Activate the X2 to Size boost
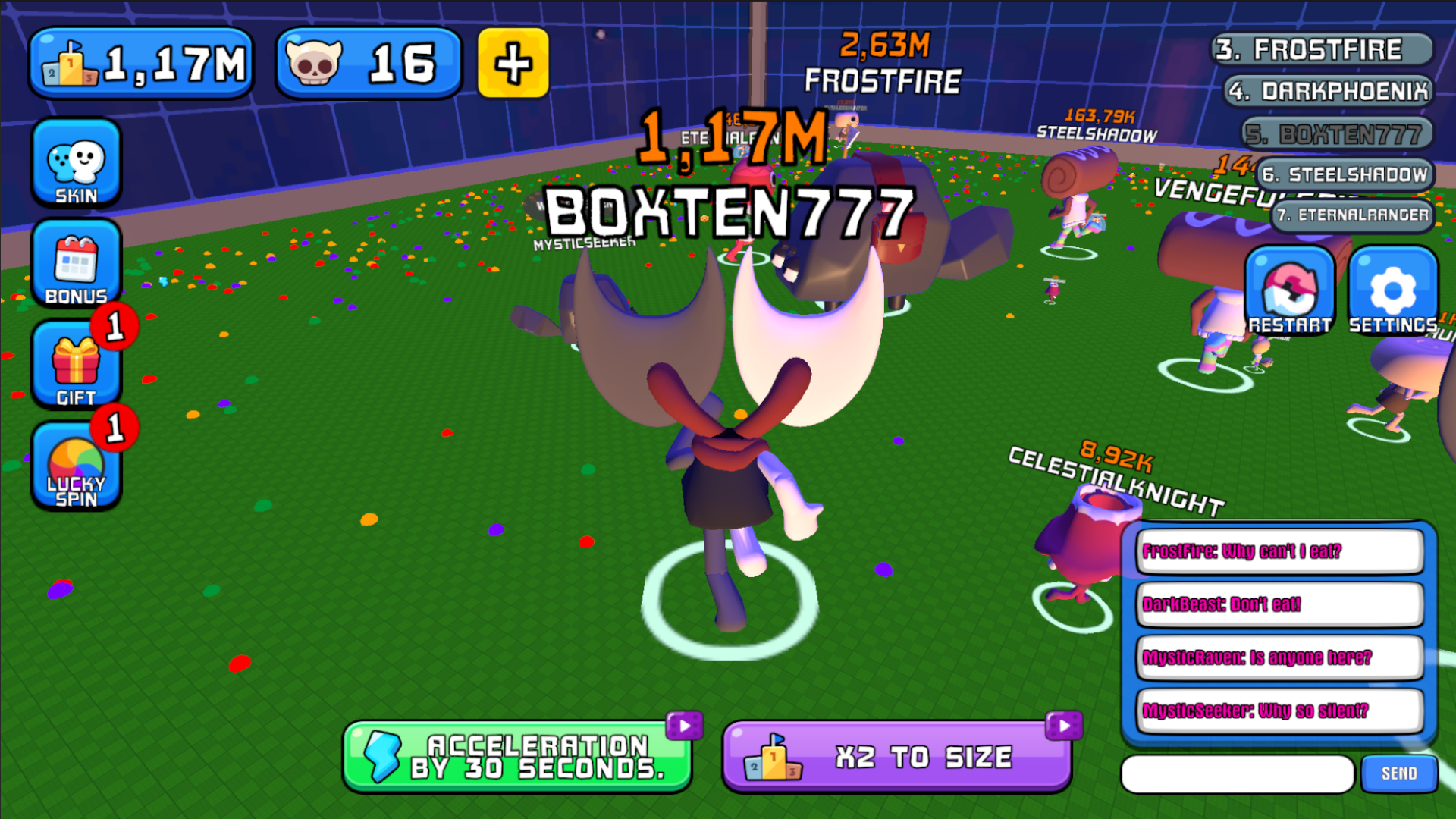This screenshot has width=1456, height=819. tap(897, 755)
